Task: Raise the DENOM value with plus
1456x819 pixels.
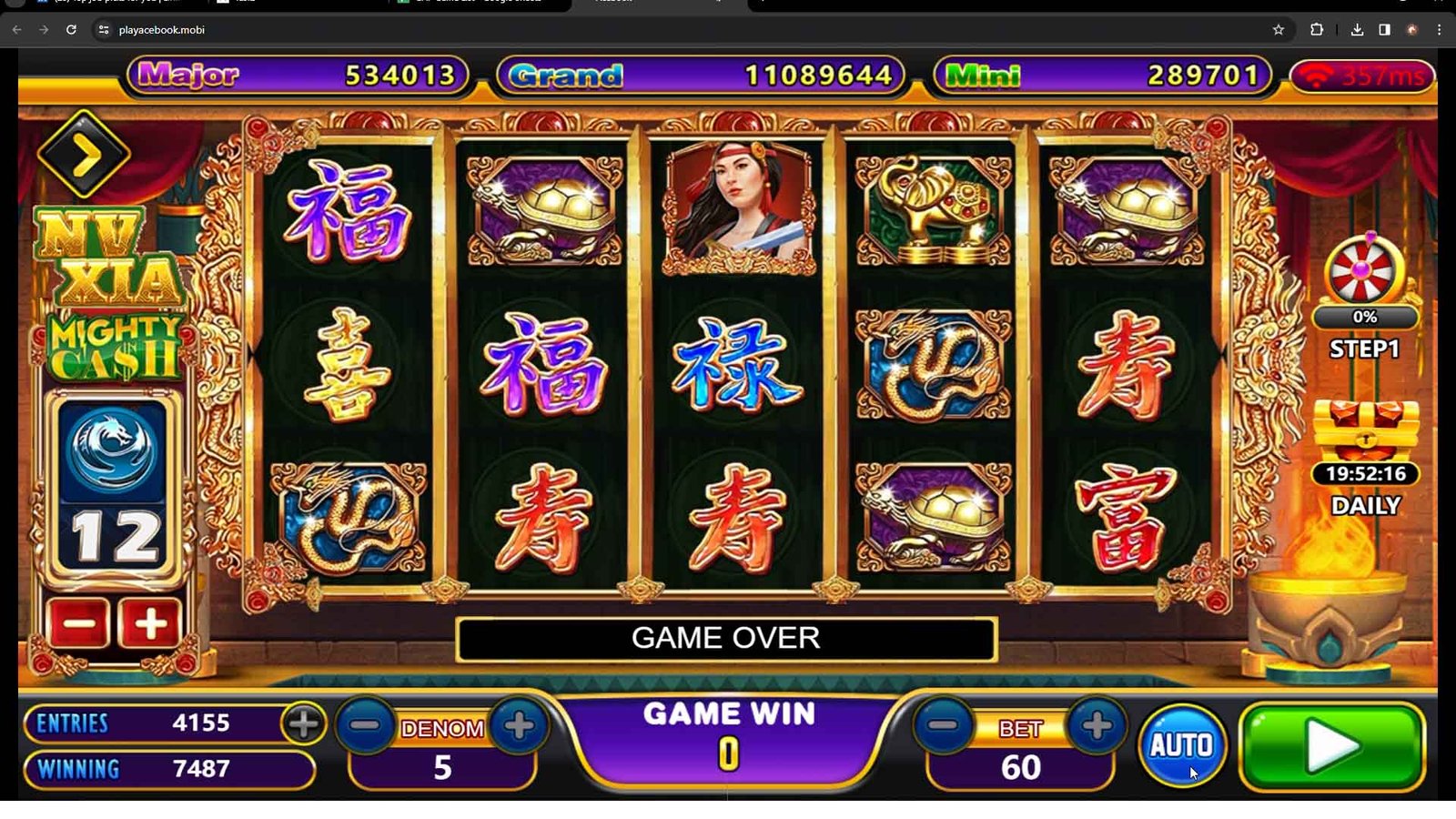Action: [x=519, y=725]
